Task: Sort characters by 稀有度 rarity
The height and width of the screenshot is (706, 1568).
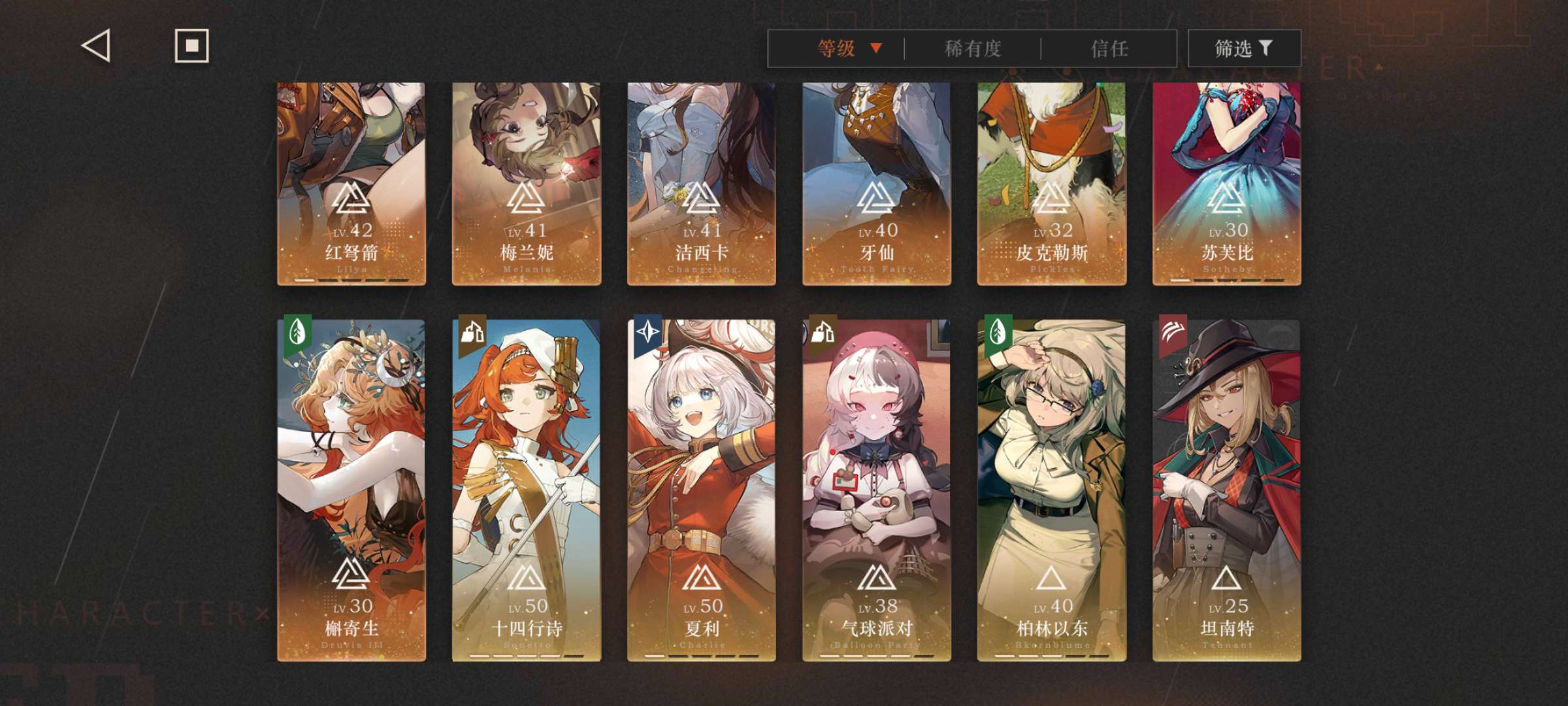Action: (973, 48)
